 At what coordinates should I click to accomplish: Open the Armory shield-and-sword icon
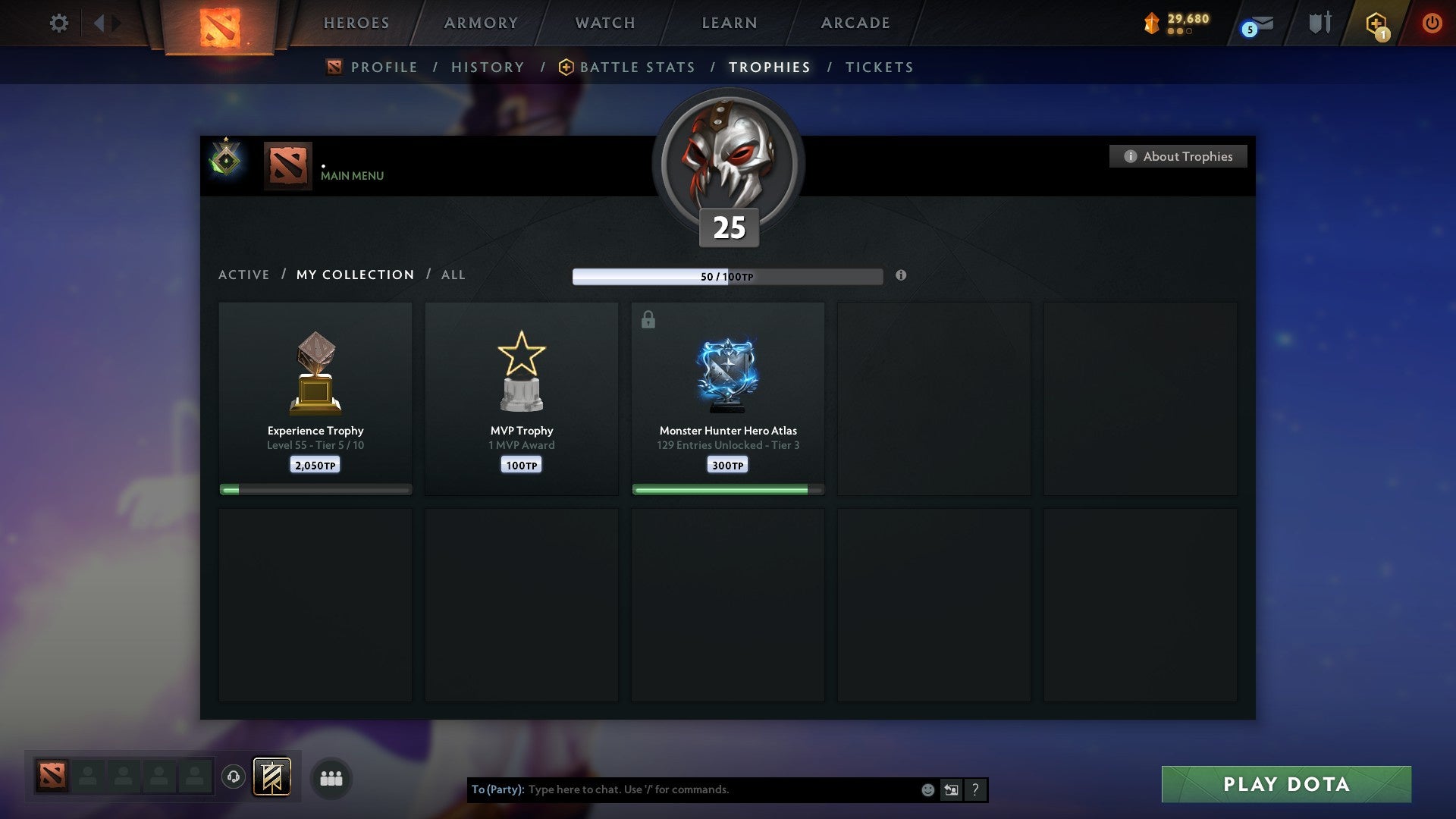point(1319,23)
